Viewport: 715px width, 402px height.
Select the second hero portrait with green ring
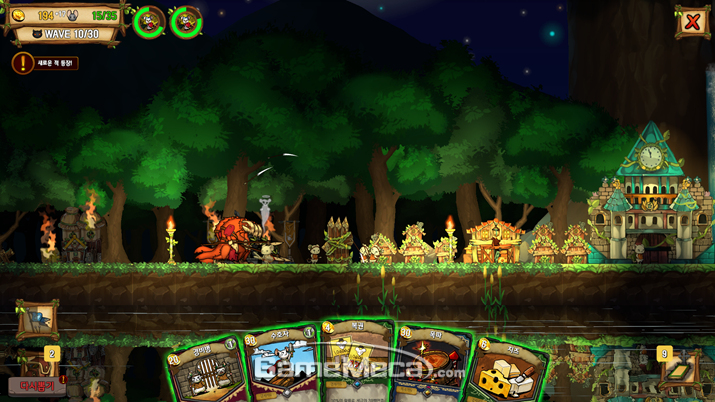pos(186,22)
